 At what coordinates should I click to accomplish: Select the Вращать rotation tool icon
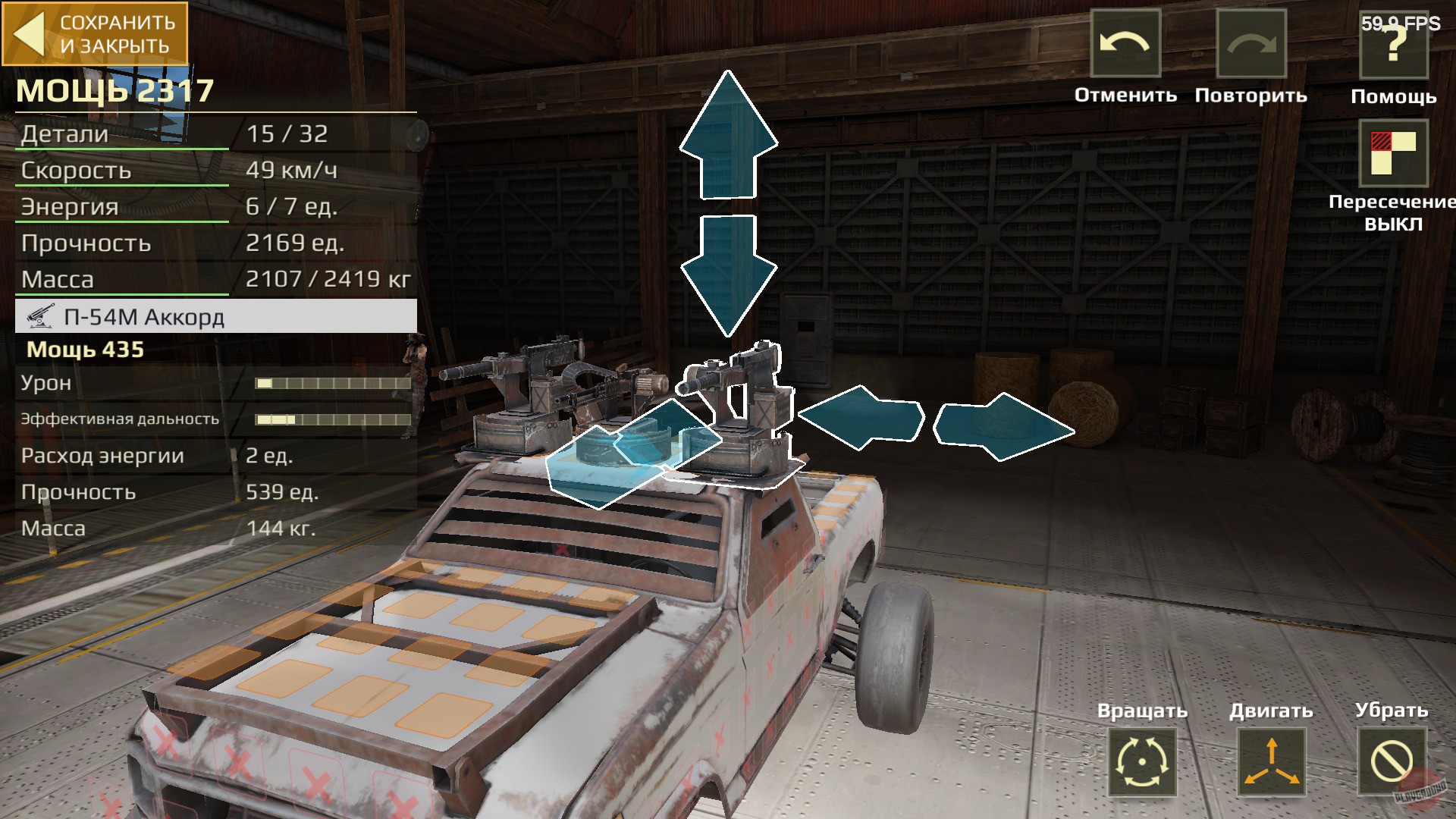pyautogui.click(x=1142, y=761)
